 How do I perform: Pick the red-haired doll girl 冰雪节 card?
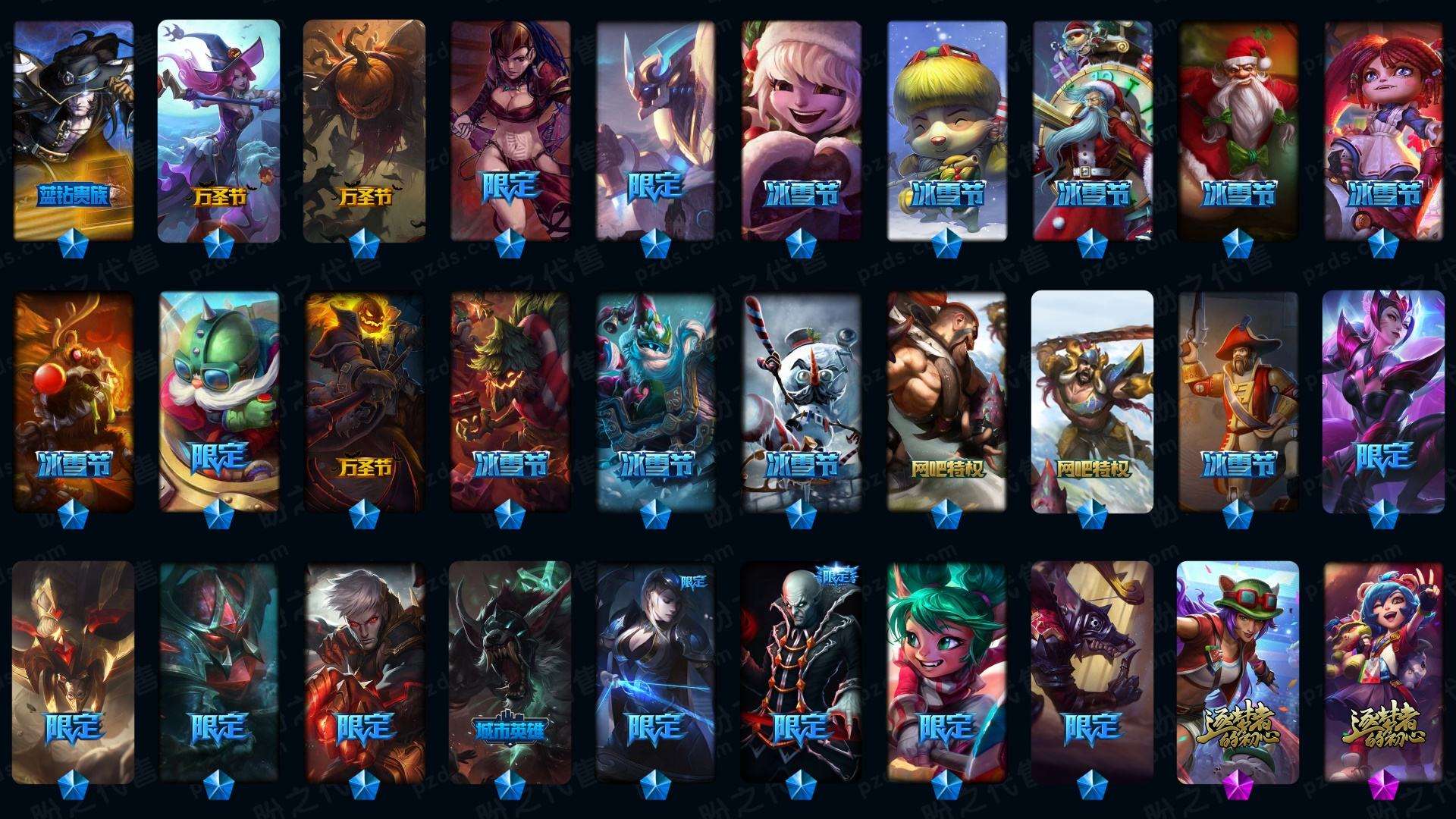point(1383,129)
